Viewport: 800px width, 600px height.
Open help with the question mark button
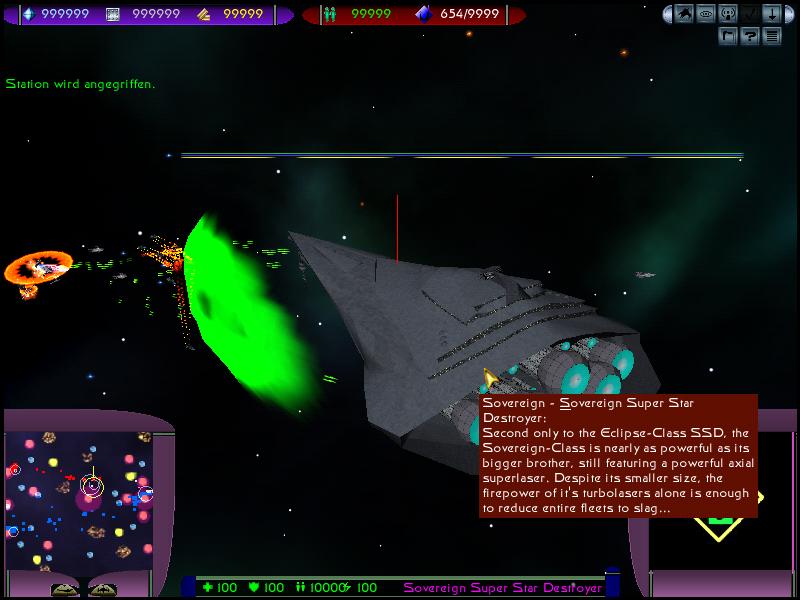tap(749, 37)
